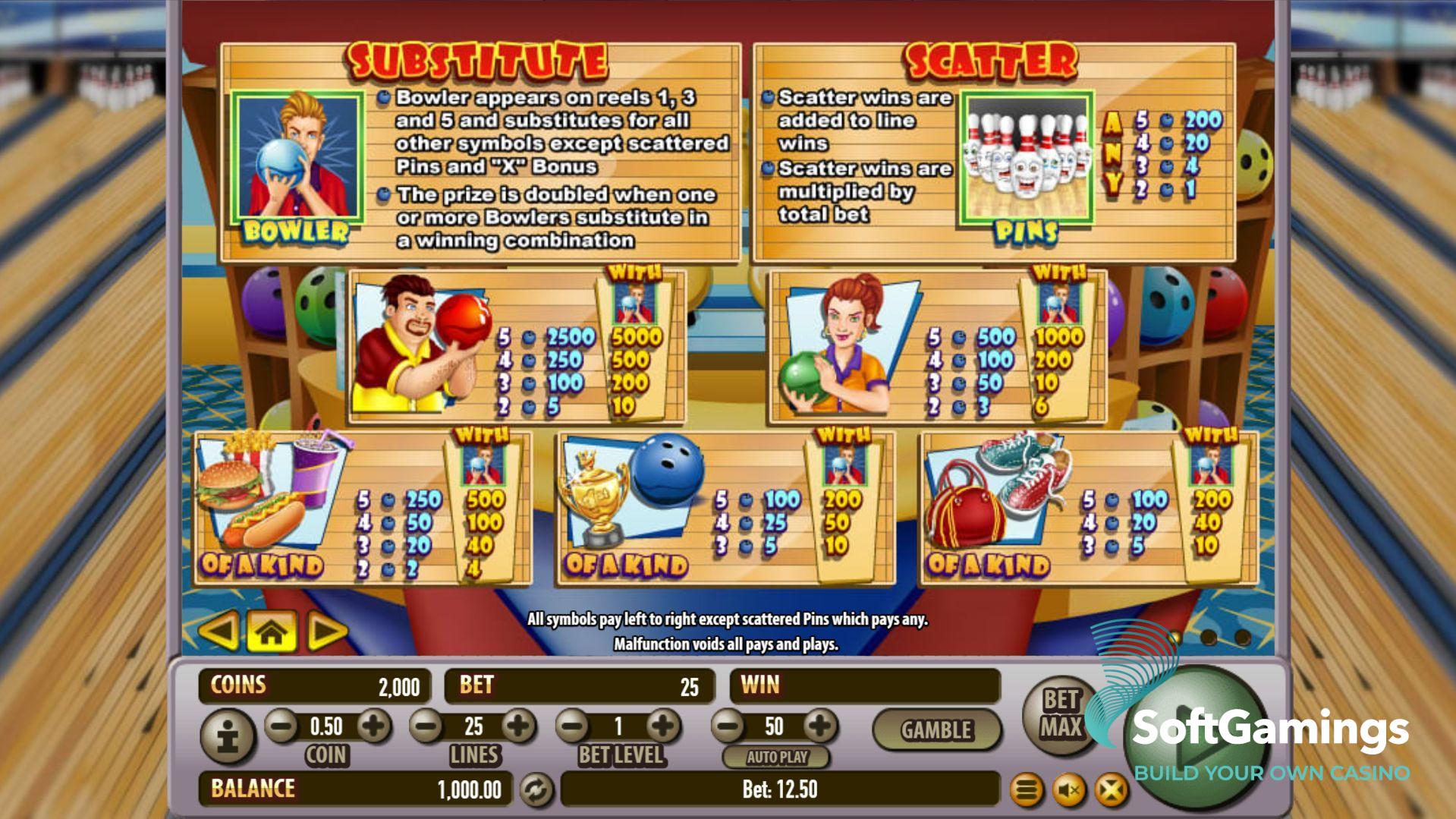Raise the bet level
This screenshot has width=1456, height=819.
(663, 726)
